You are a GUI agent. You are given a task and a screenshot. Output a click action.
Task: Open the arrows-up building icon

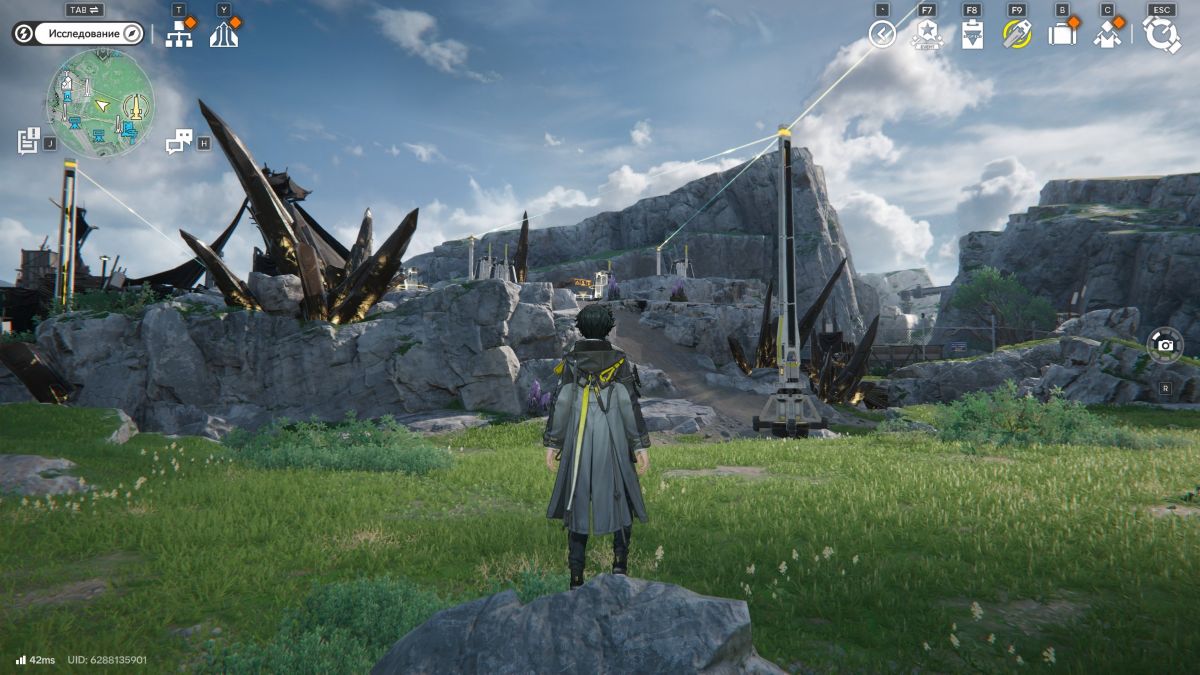point(224,34)
